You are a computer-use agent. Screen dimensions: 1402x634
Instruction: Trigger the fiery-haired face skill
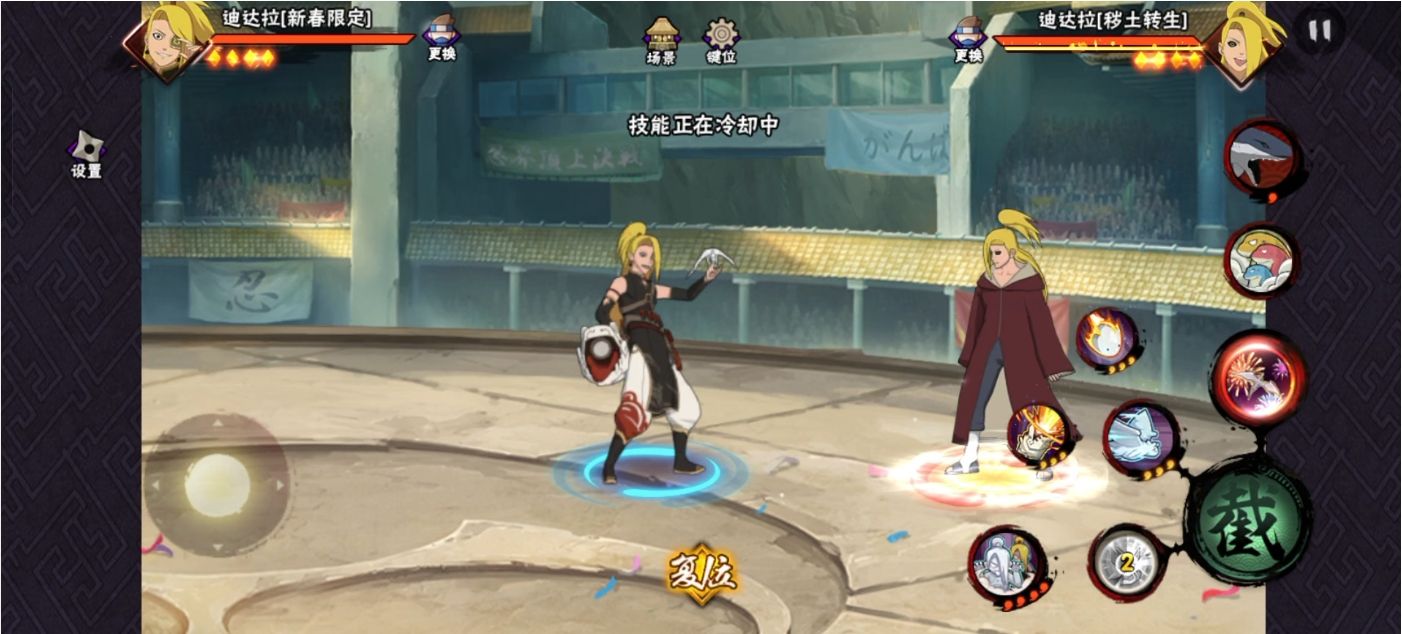(1039, 436)
